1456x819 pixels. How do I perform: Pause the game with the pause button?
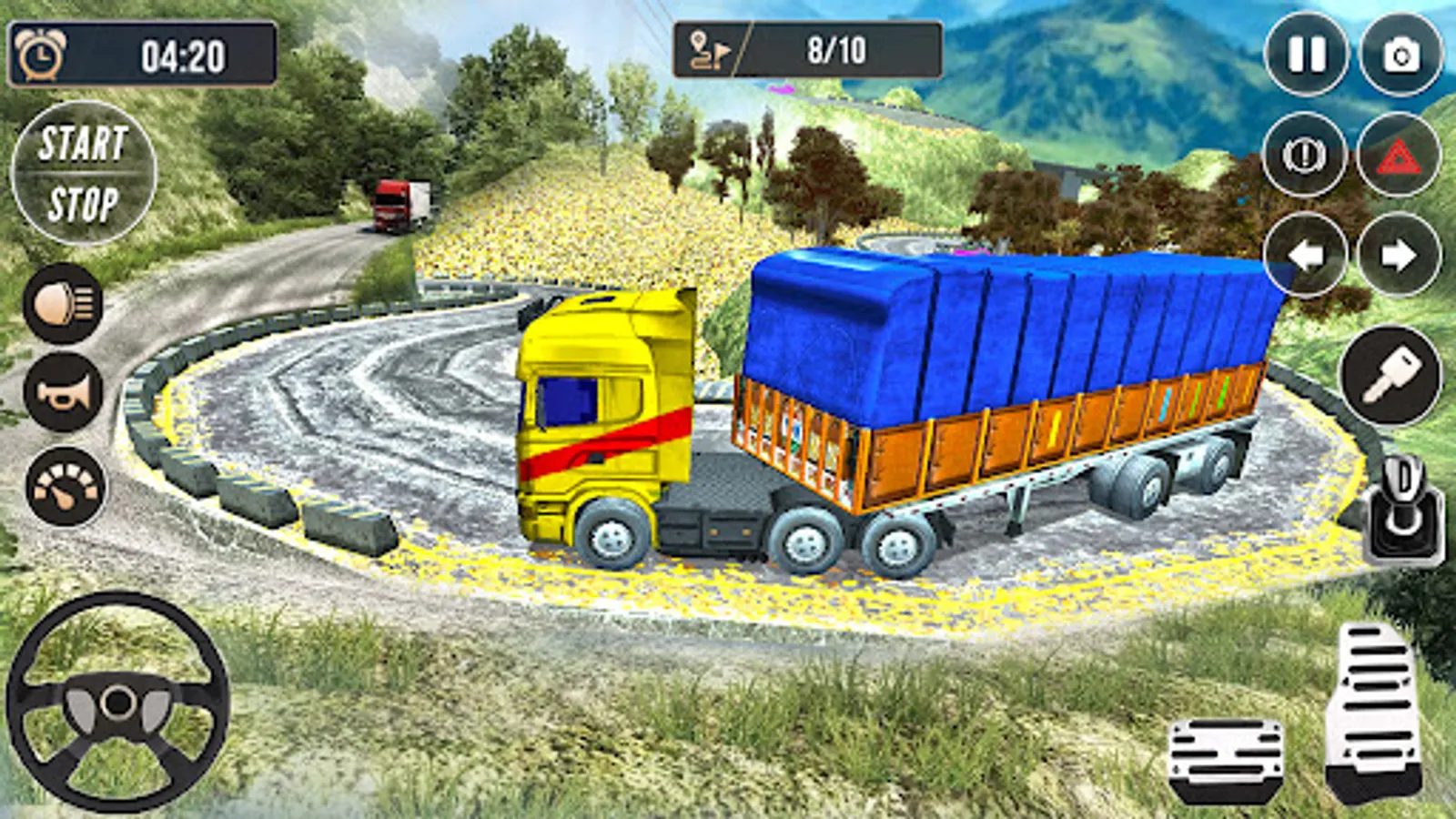coord(1307,55)
